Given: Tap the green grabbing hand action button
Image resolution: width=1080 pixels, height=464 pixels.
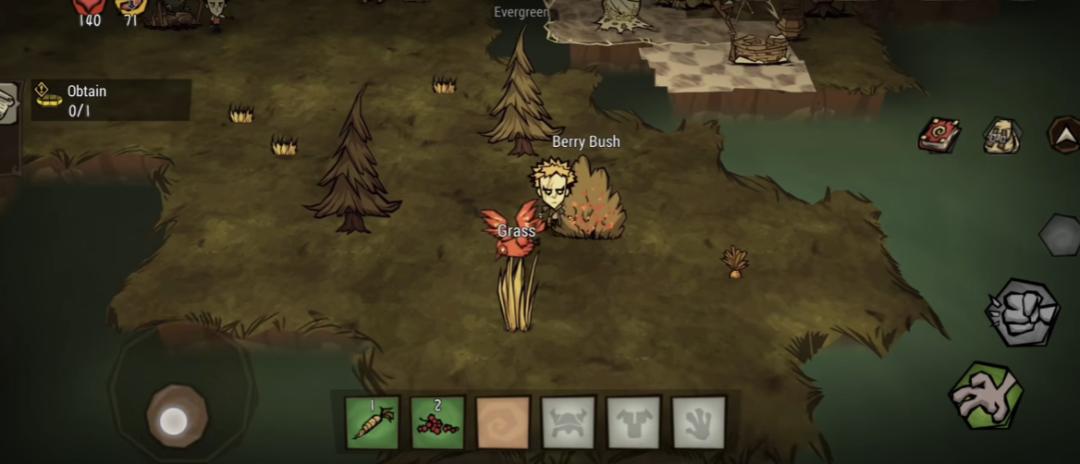Looking at the screenshot, I should pyautogui.click(x=985, y=395).
